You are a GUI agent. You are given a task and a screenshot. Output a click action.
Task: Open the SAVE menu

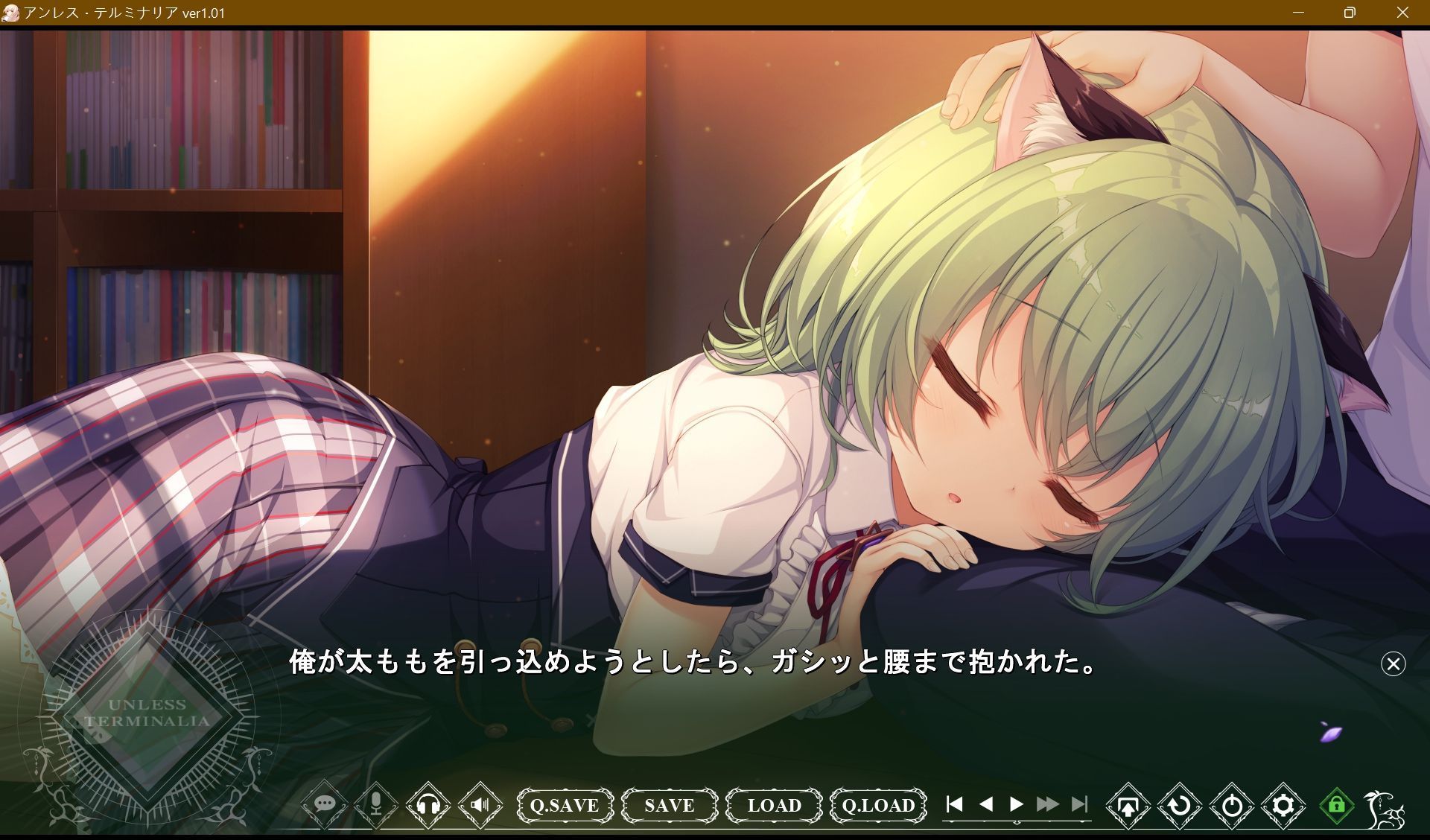(x=669, y=805)
